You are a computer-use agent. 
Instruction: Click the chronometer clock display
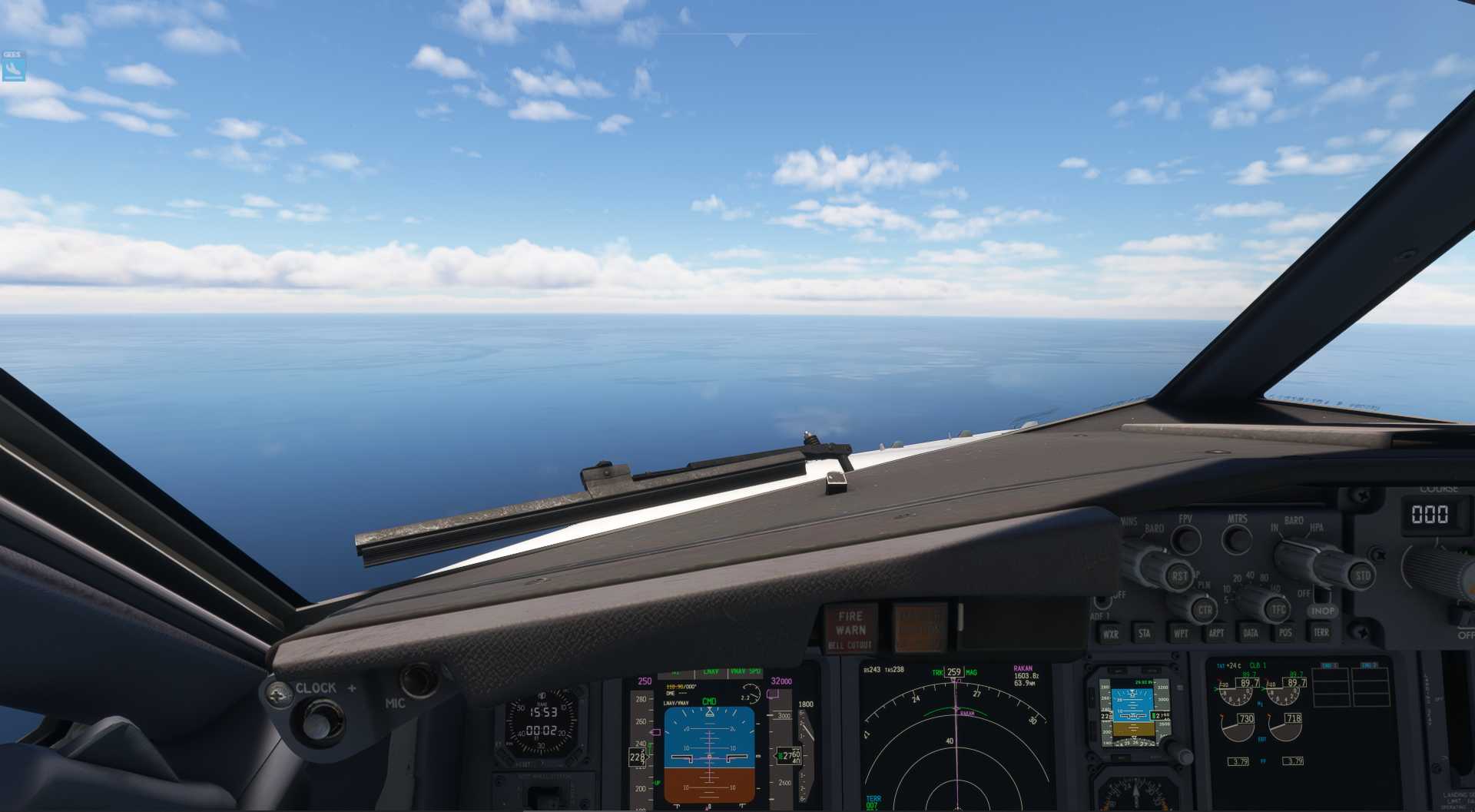click(541, 722)
